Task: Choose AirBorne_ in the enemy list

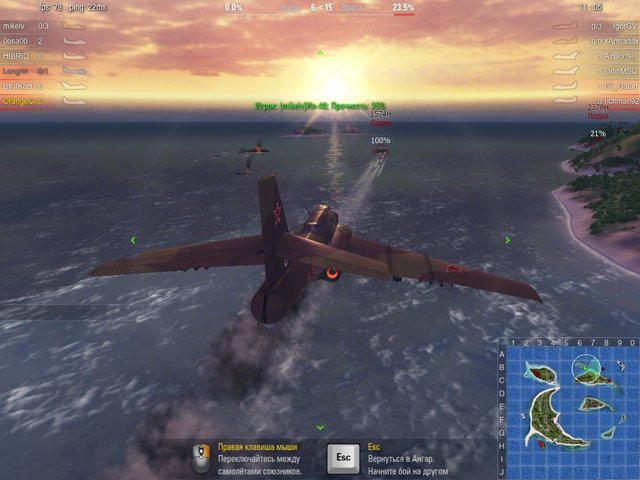Action: coord(620,56)
